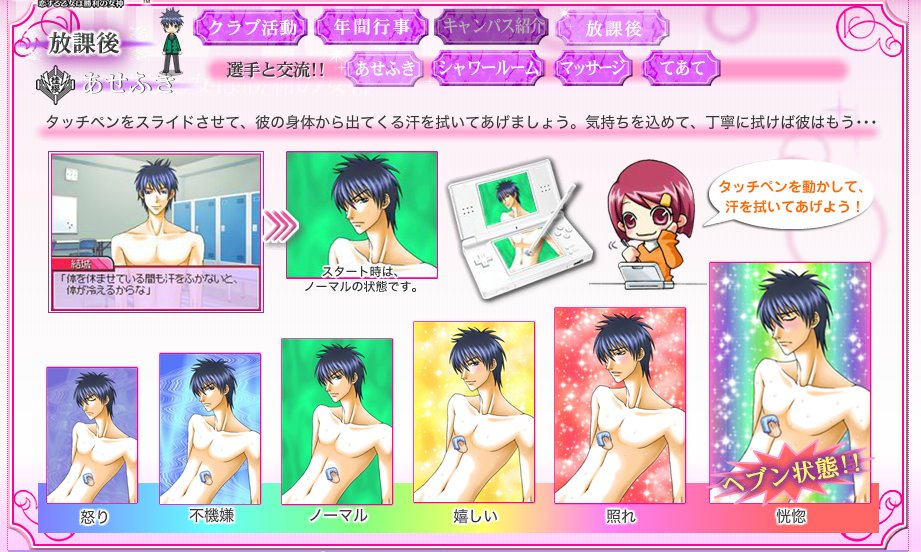The image size is (921, 552).
Task: Switch to the マッサージ sub-section
Action: click(592, 68)
